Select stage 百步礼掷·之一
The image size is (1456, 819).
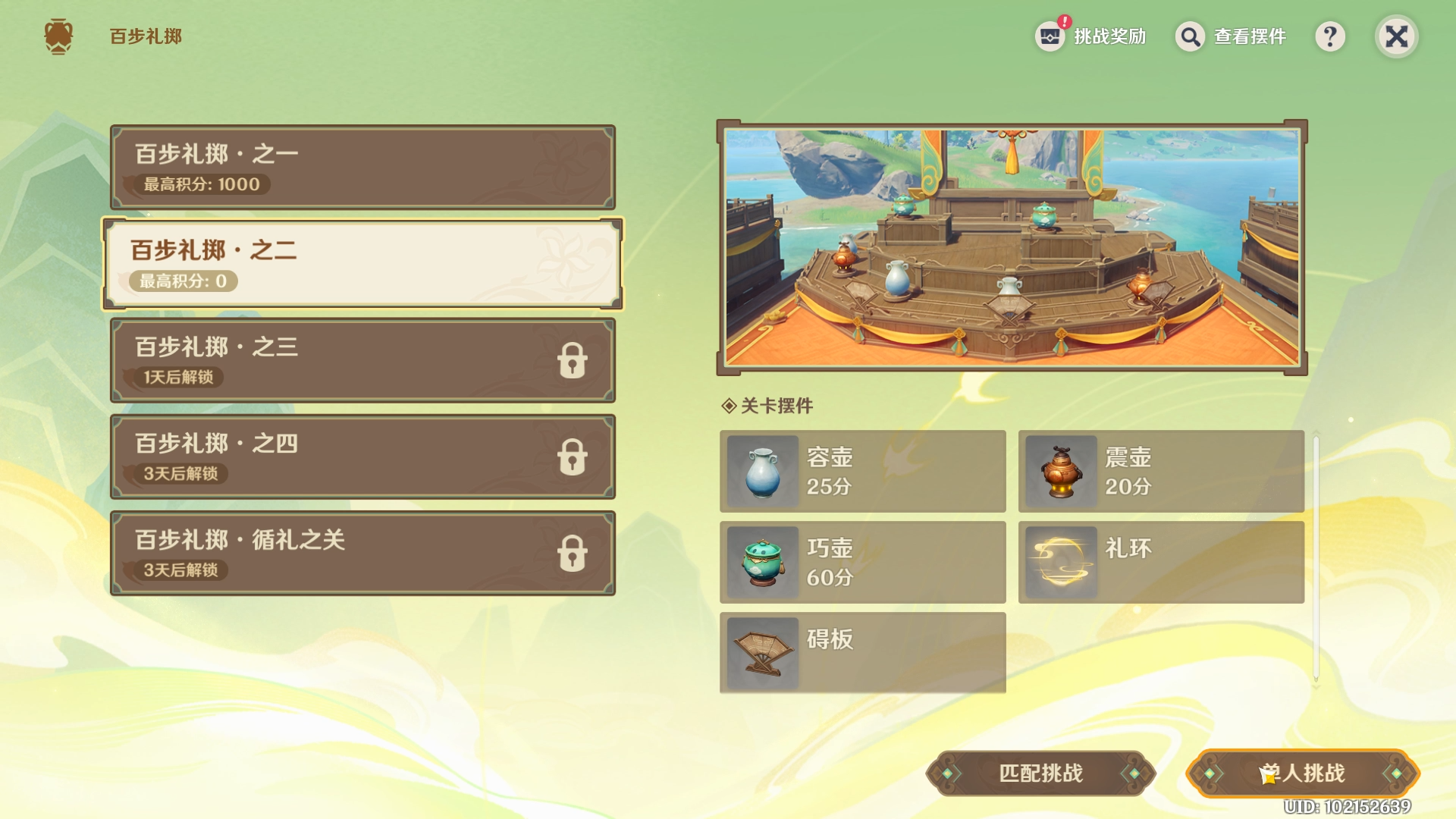tap(362, 168)
